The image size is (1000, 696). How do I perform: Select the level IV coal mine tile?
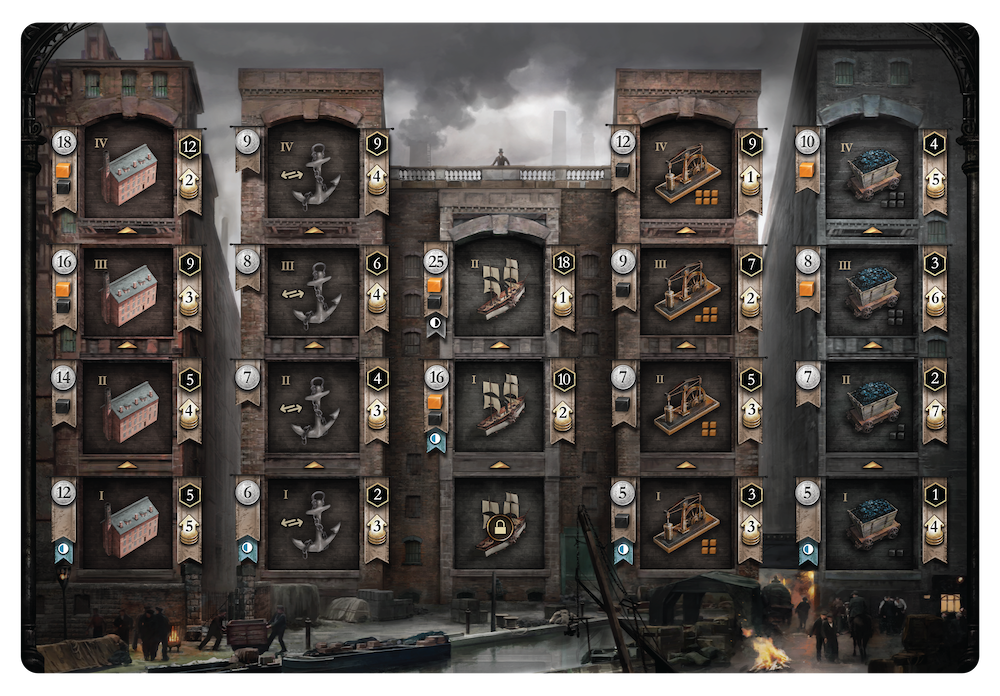tap(871, 172)
